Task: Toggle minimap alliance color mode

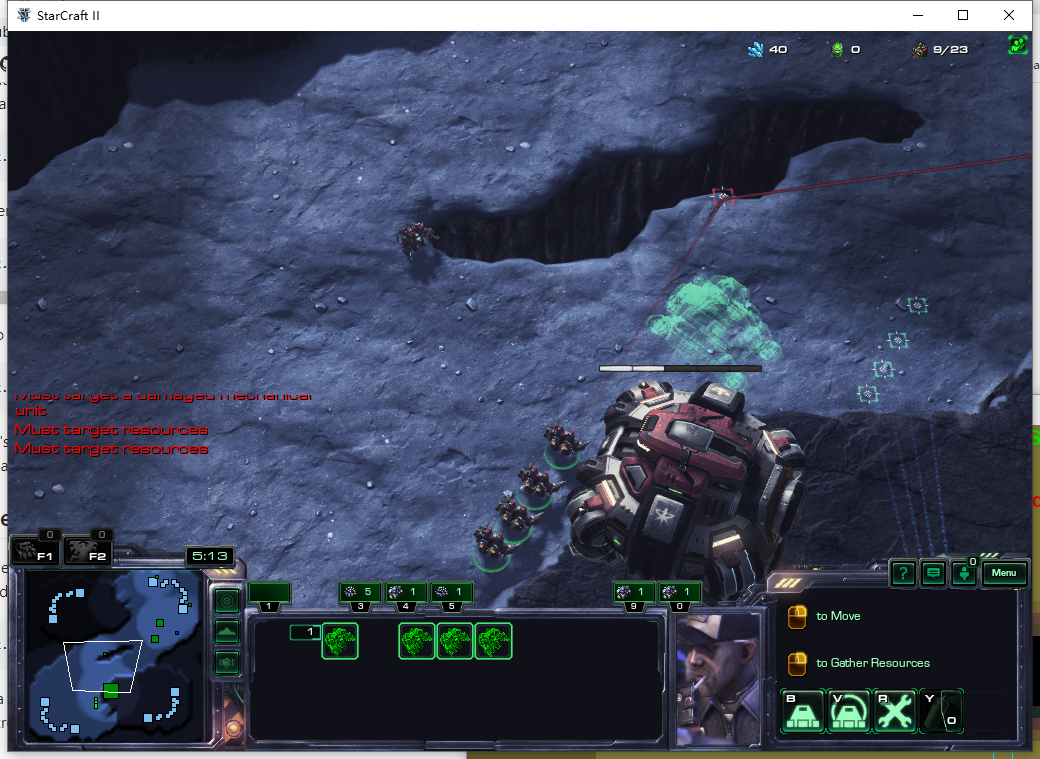Action: click(227, 662)
